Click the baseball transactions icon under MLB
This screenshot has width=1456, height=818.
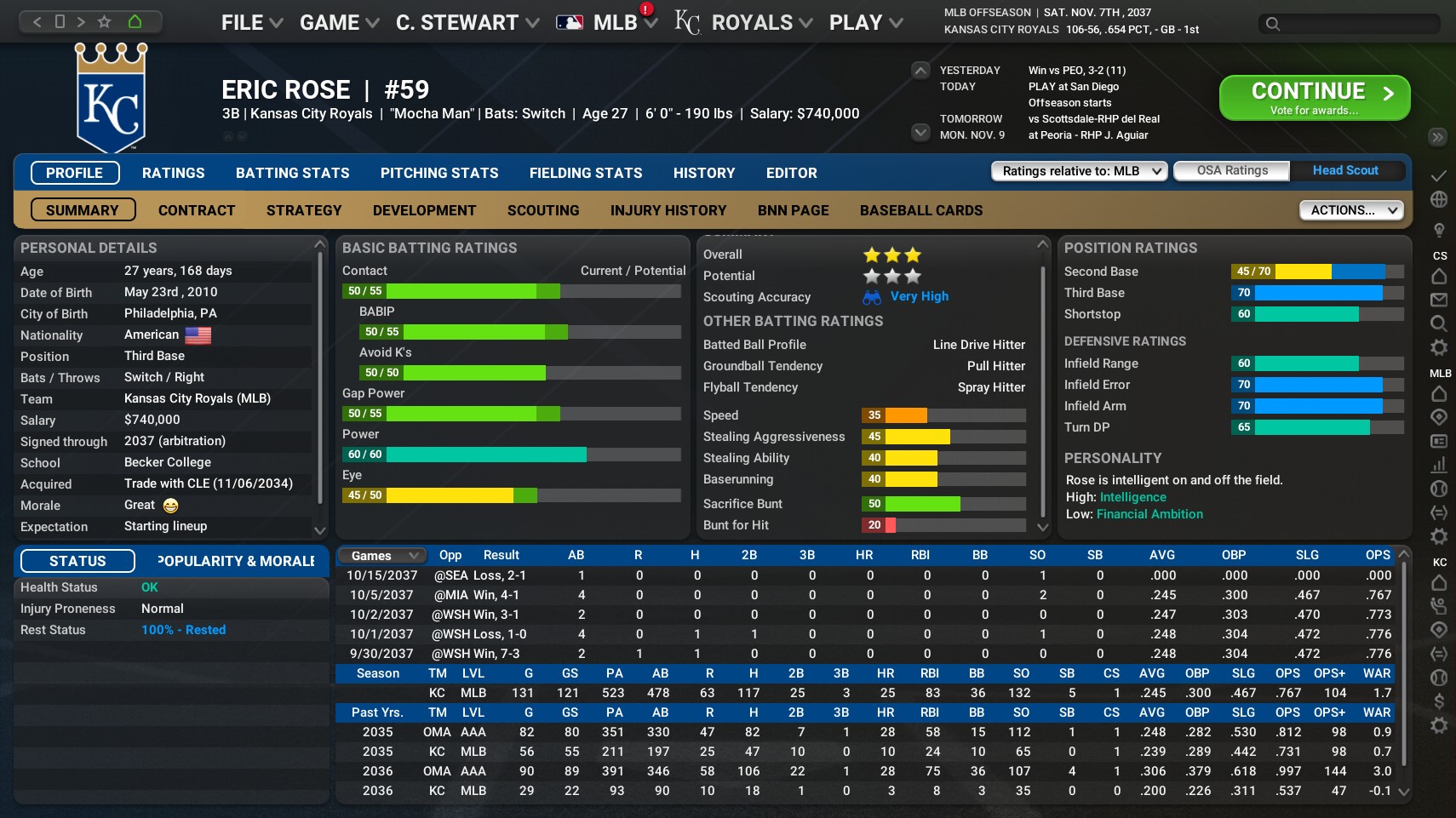pos(1437,489)
